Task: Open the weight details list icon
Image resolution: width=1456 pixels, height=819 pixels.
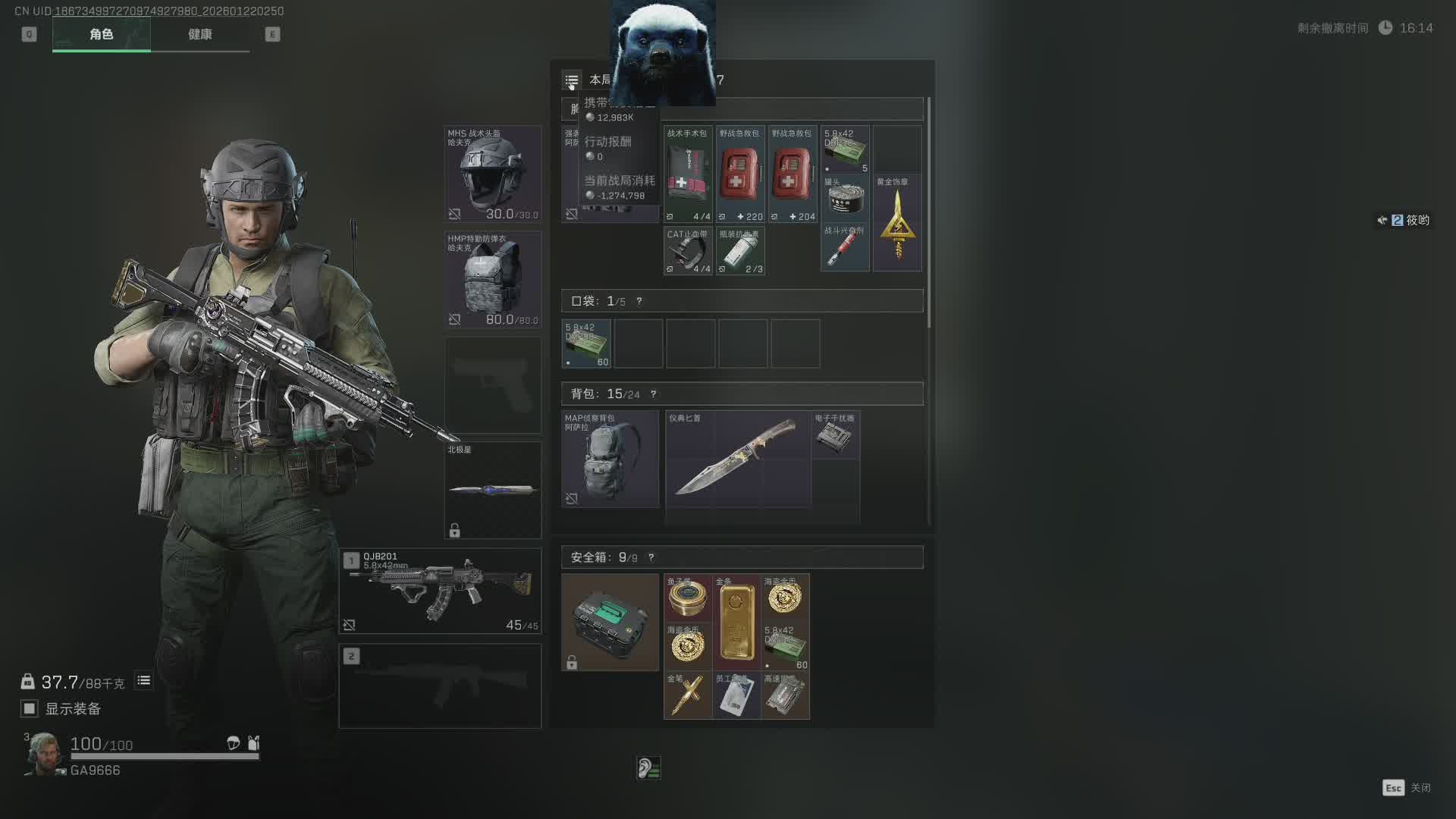Action: (143, 681)
